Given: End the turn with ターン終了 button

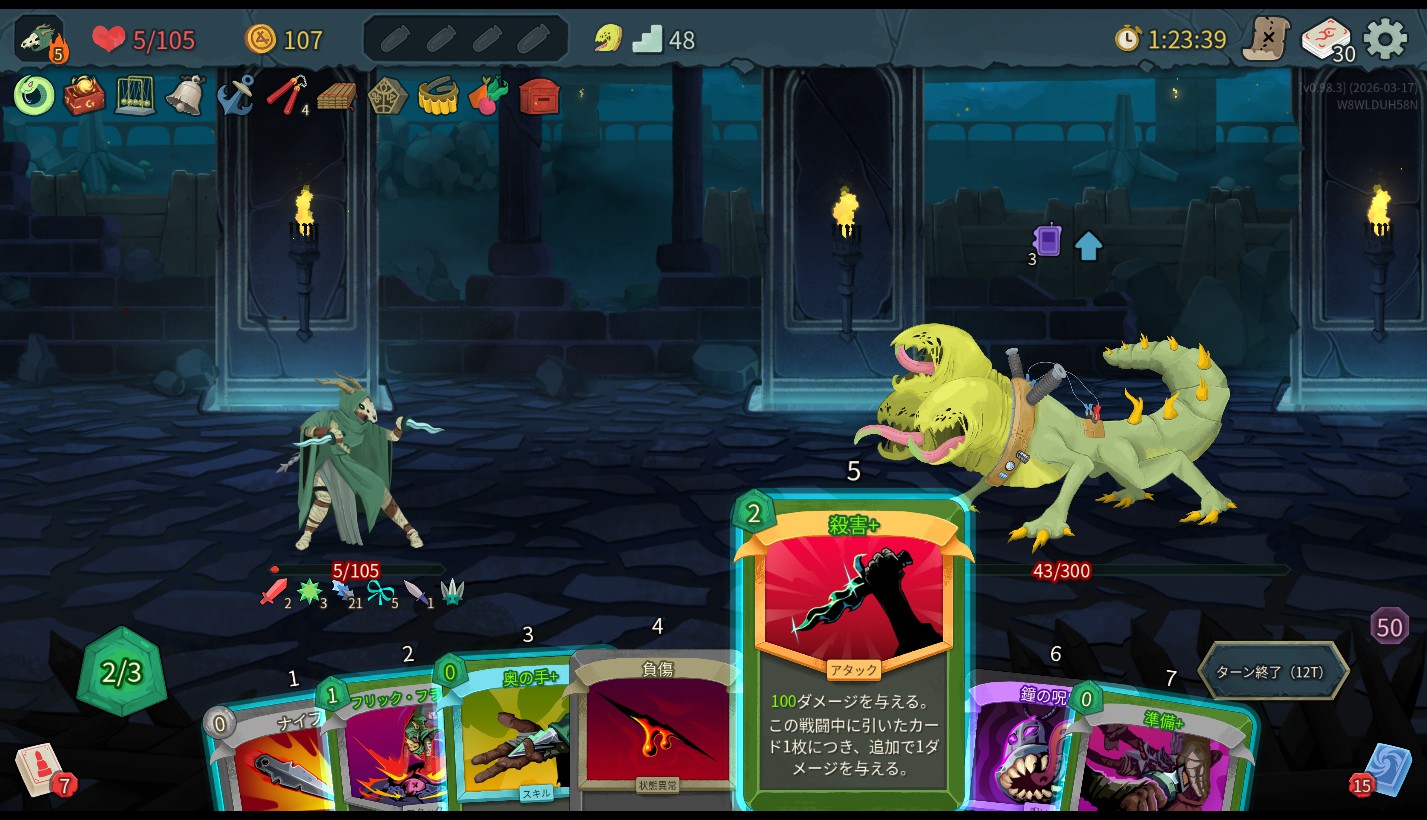Looking at the screenshot, I should click(x=1272, y=672).
